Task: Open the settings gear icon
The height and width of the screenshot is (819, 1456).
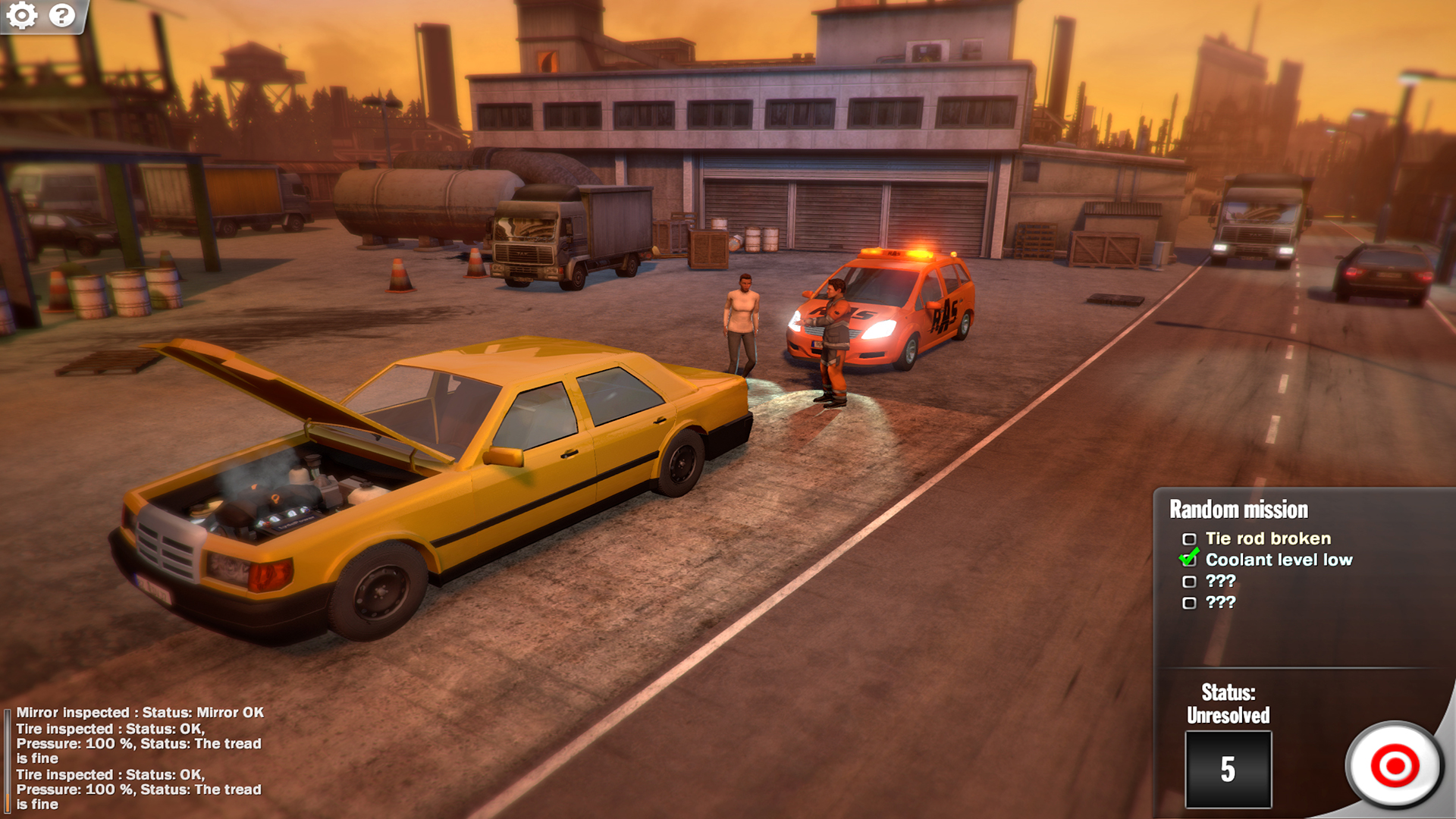Action: click(23, 15)
